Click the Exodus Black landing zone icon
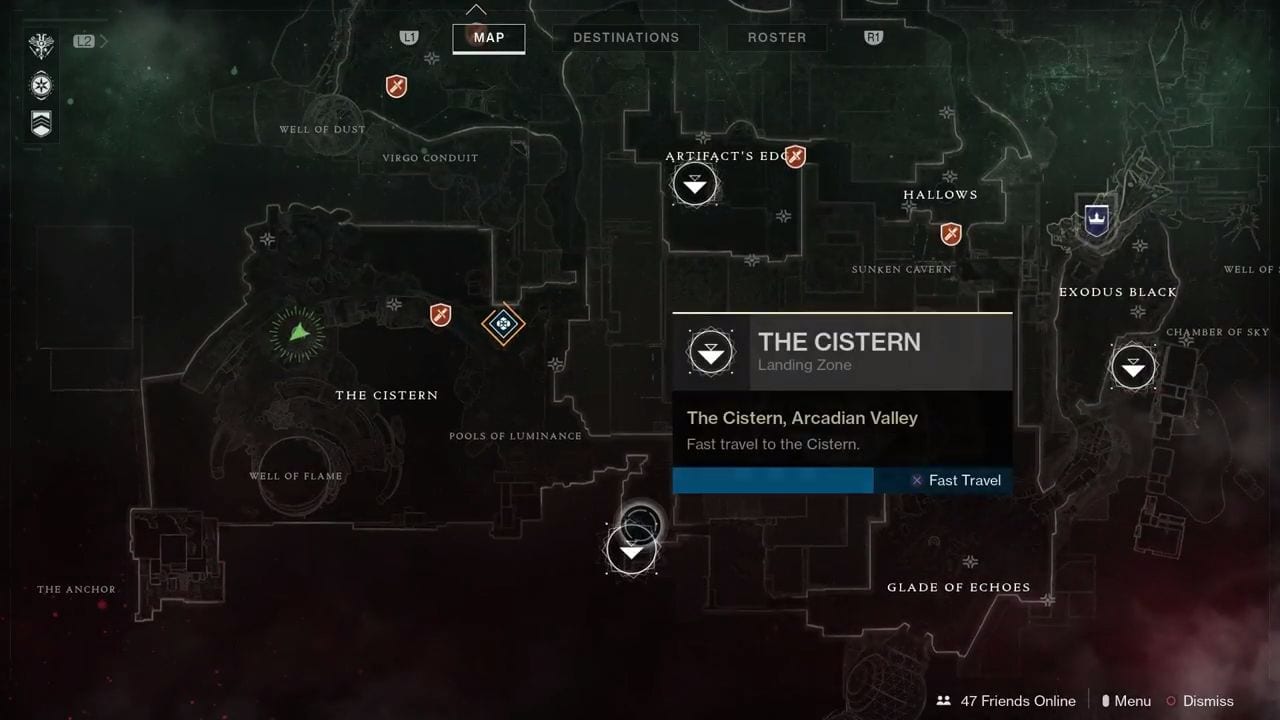Screen dimensions: 1280x720 1133,367
